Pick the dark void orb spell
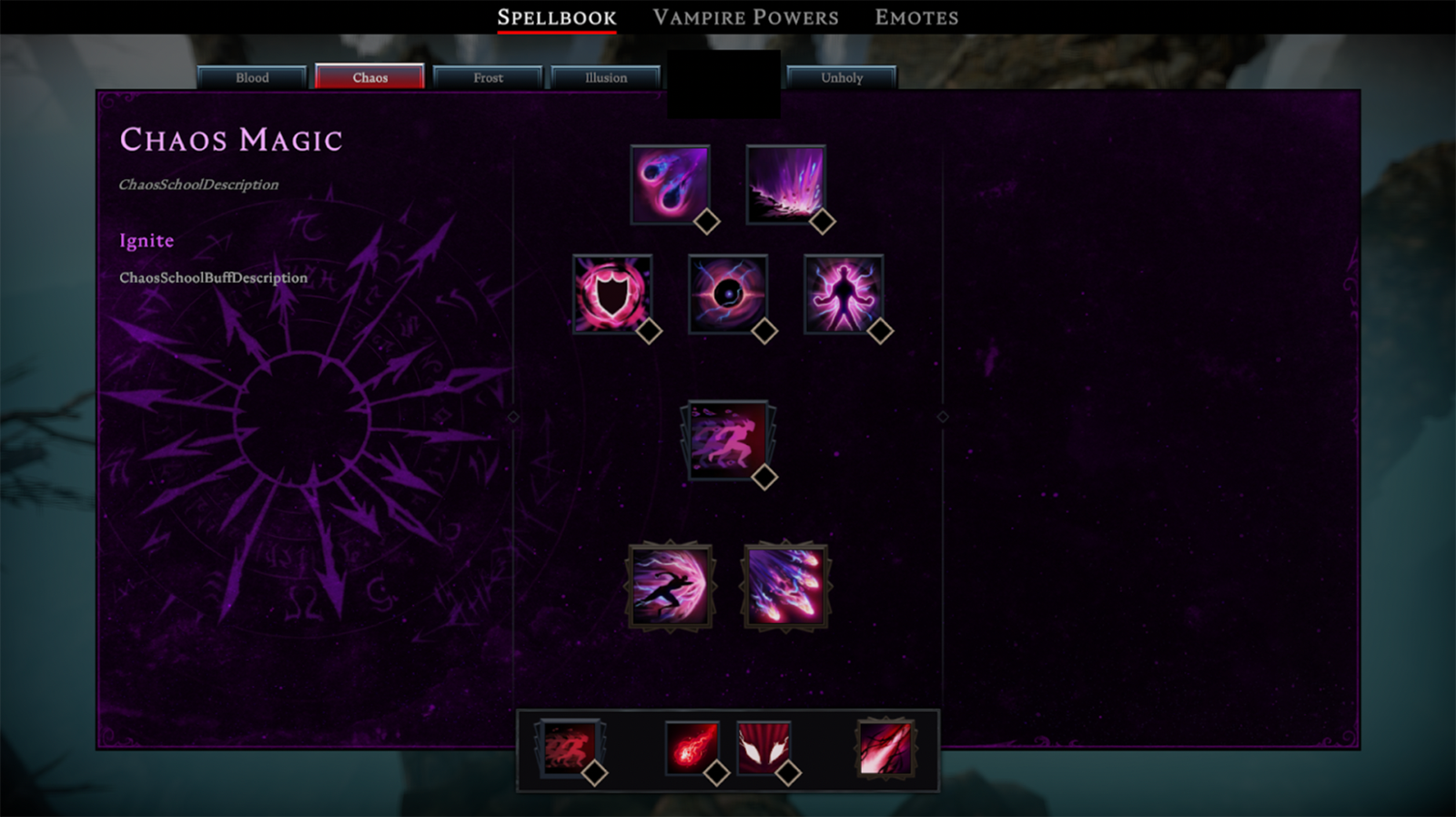1456x817 pixels. [727, 294]
